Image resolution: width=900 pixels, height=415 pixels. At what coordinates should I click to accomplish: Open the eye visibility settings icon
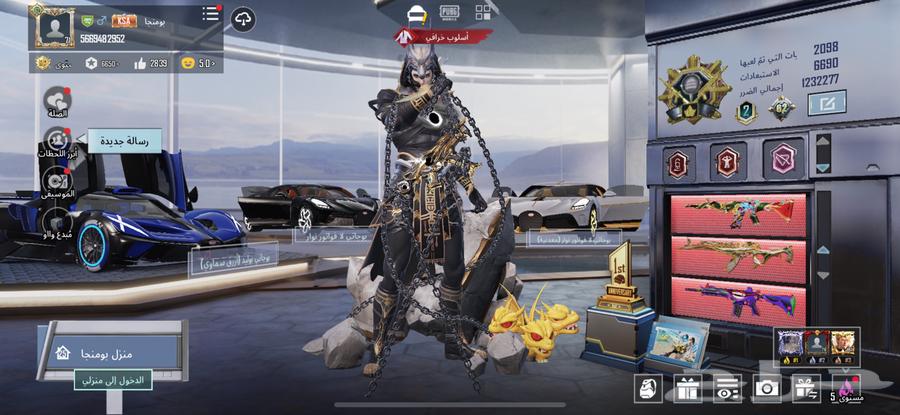coord(727,389)
